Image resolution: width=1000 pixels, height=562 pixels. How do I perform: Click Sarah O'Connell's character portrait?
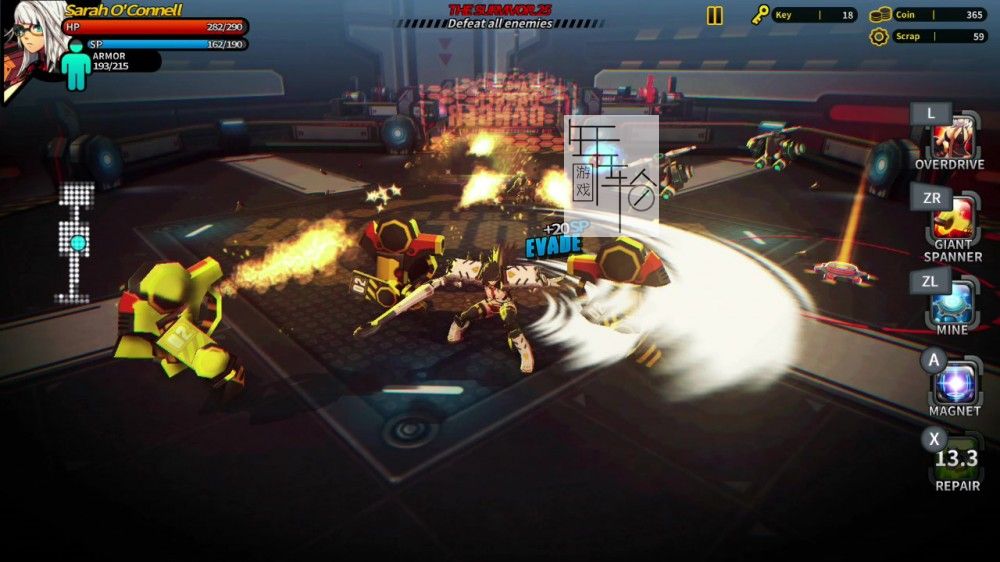coord(30,45)
